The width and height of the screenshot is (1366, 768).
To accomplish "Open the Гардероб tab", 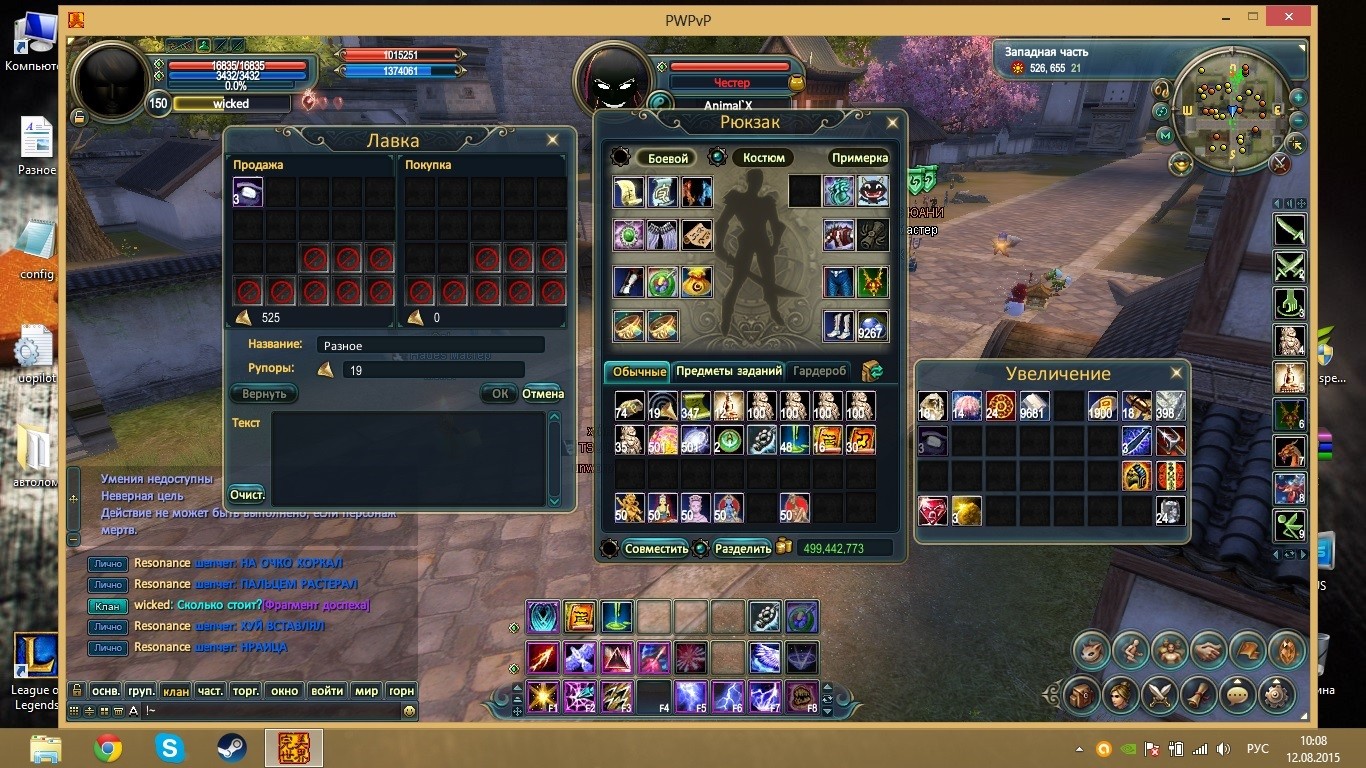I will 820,371.
